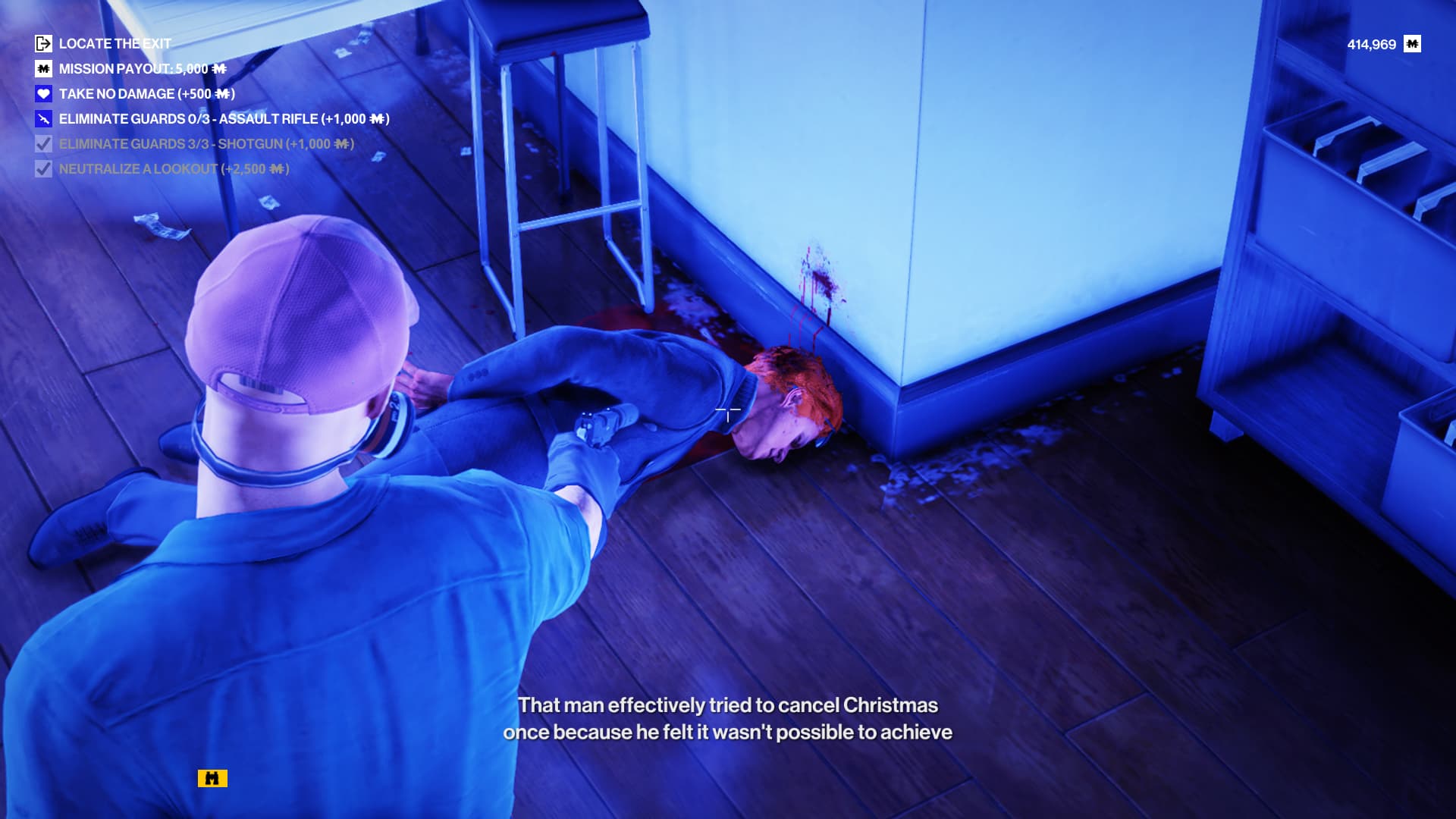Image resolution: width=1456 pixels, height=819 pixels.
Task: Click the Merces currency icon
Action: (1412, 44)
